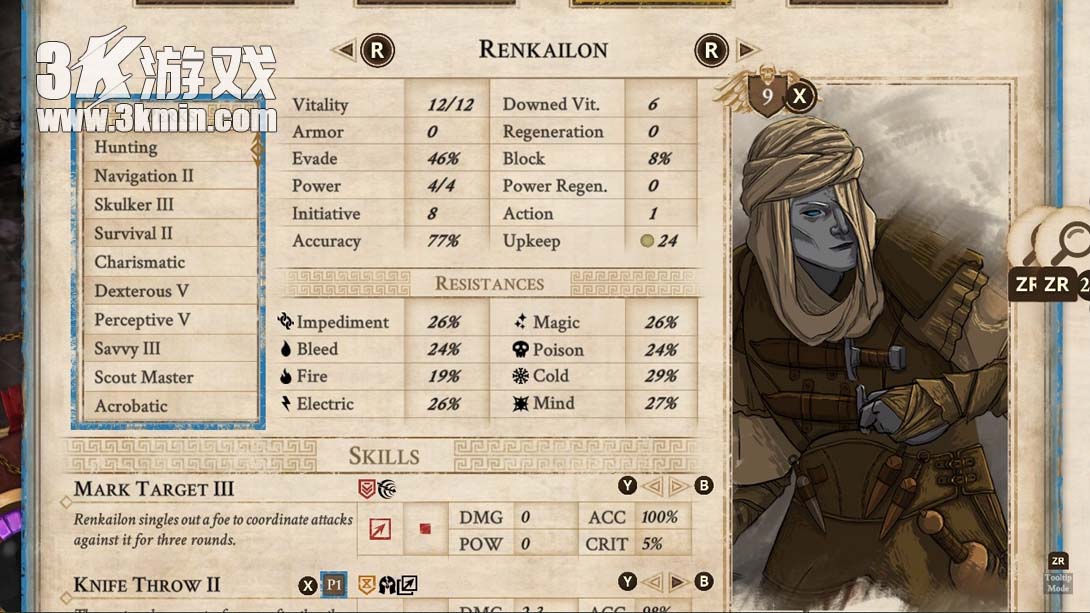Pick the Survival II trait entry
This screenshot has height=613, width=1090.
click(165, 234)
